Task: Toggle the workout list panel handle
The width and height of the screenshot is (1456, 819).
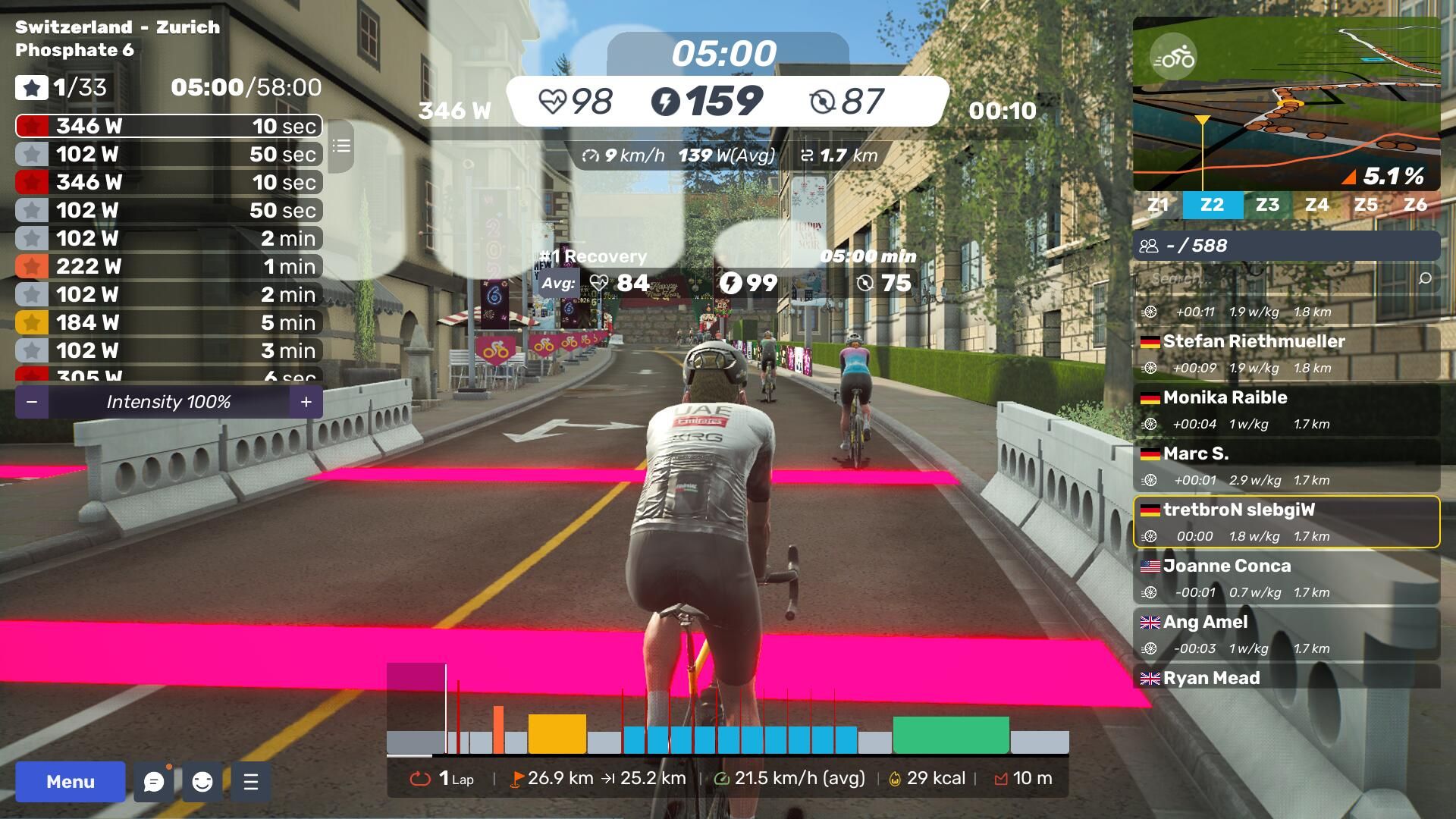Action: 341,146
